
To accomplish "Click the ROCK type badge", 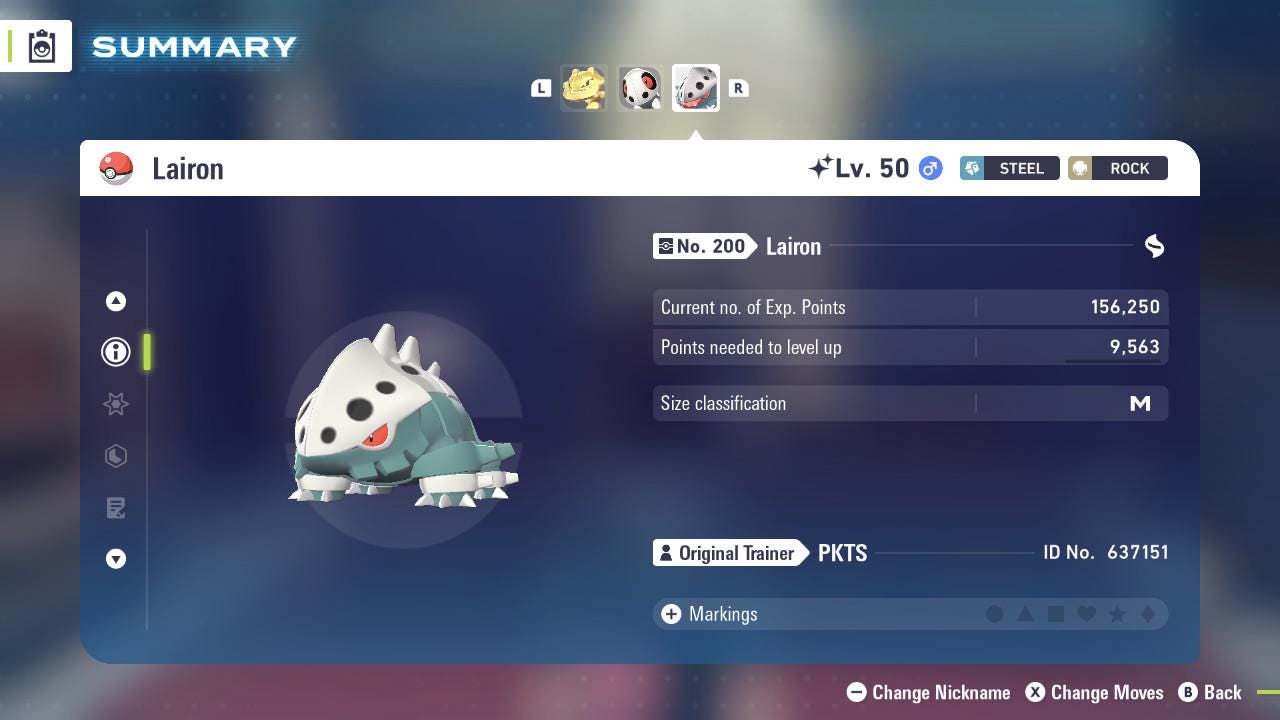I will pyautogui.click(x=1117, y=168).
